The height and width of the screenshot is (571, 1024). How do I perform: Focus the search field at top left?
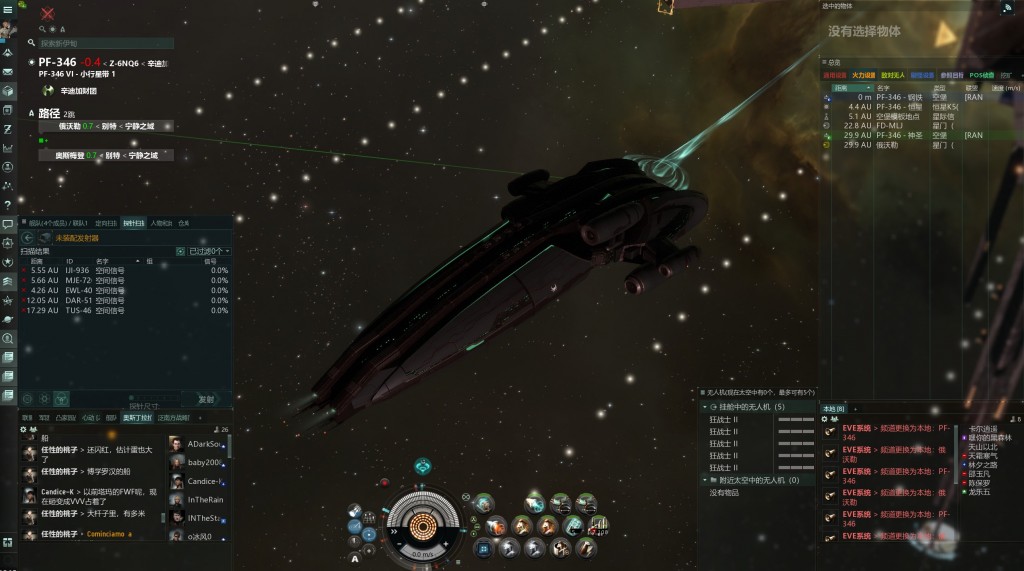tap(105, 44)
